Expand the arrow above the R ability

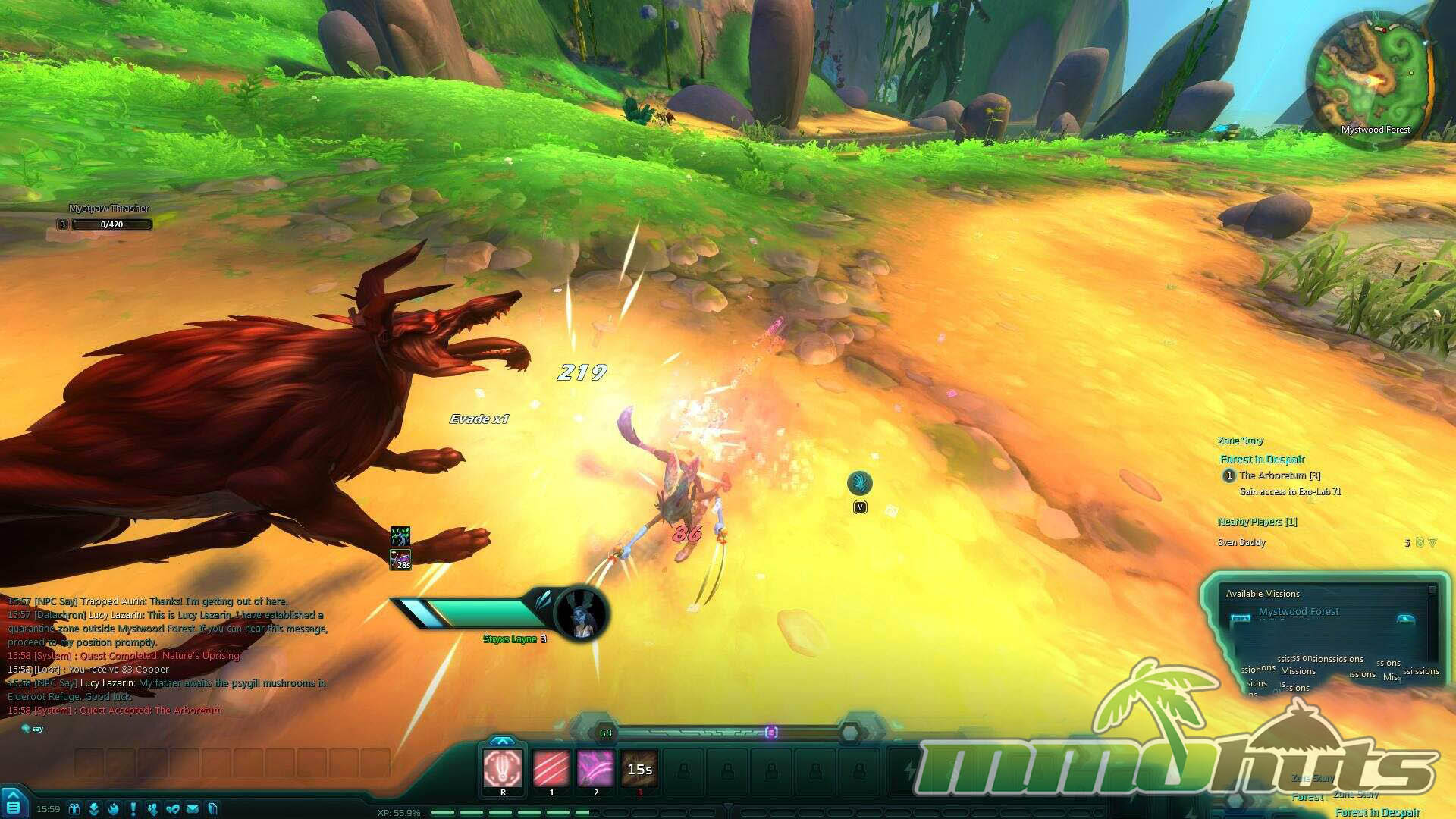click(502, 741)
